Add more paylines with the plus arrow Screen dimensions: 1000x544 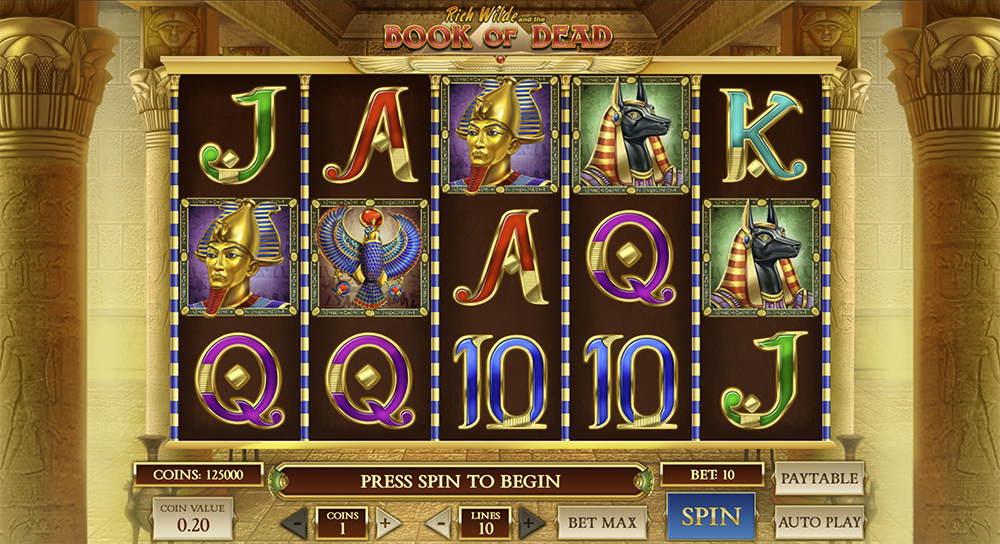click(533, 522)
